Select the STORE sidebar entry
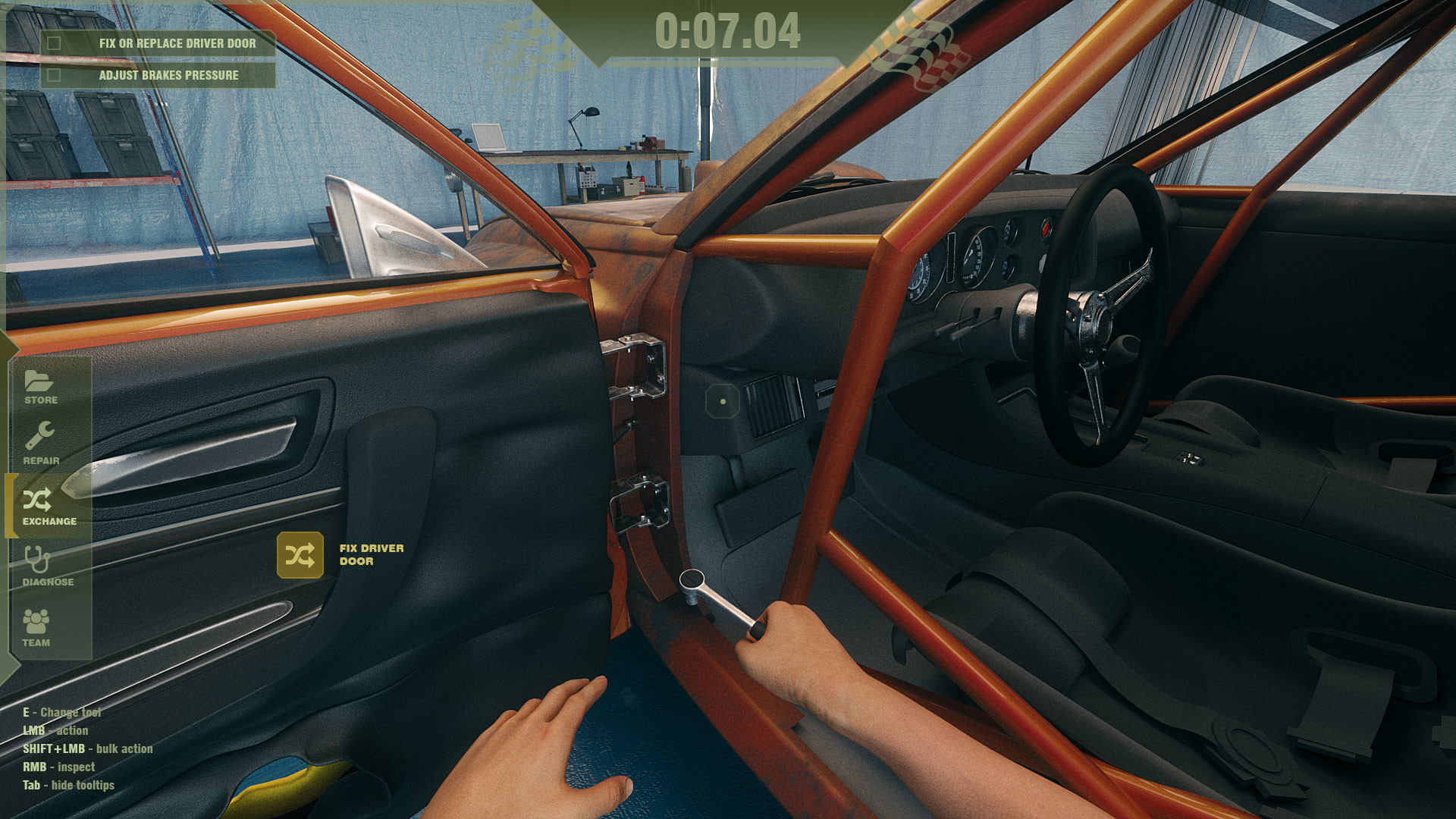 [x=40, y=400]
